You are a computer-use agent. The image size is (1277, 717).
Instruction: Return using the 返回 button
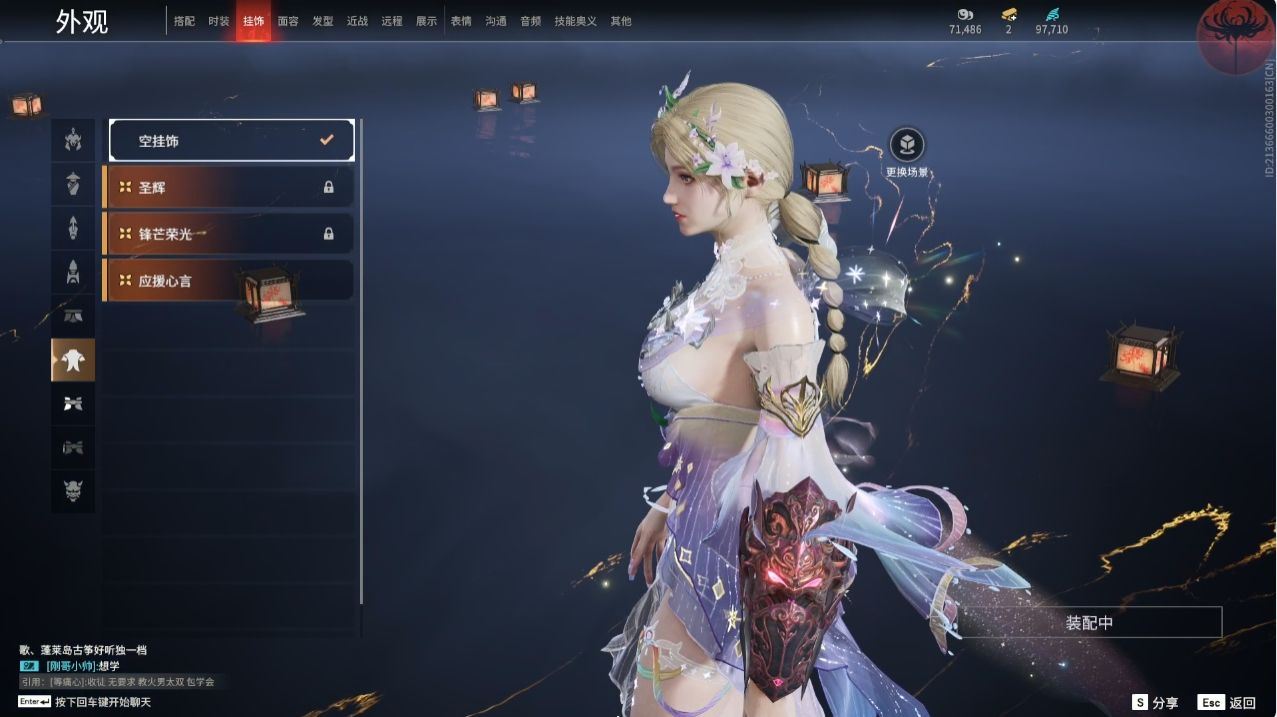(1228, 703)
